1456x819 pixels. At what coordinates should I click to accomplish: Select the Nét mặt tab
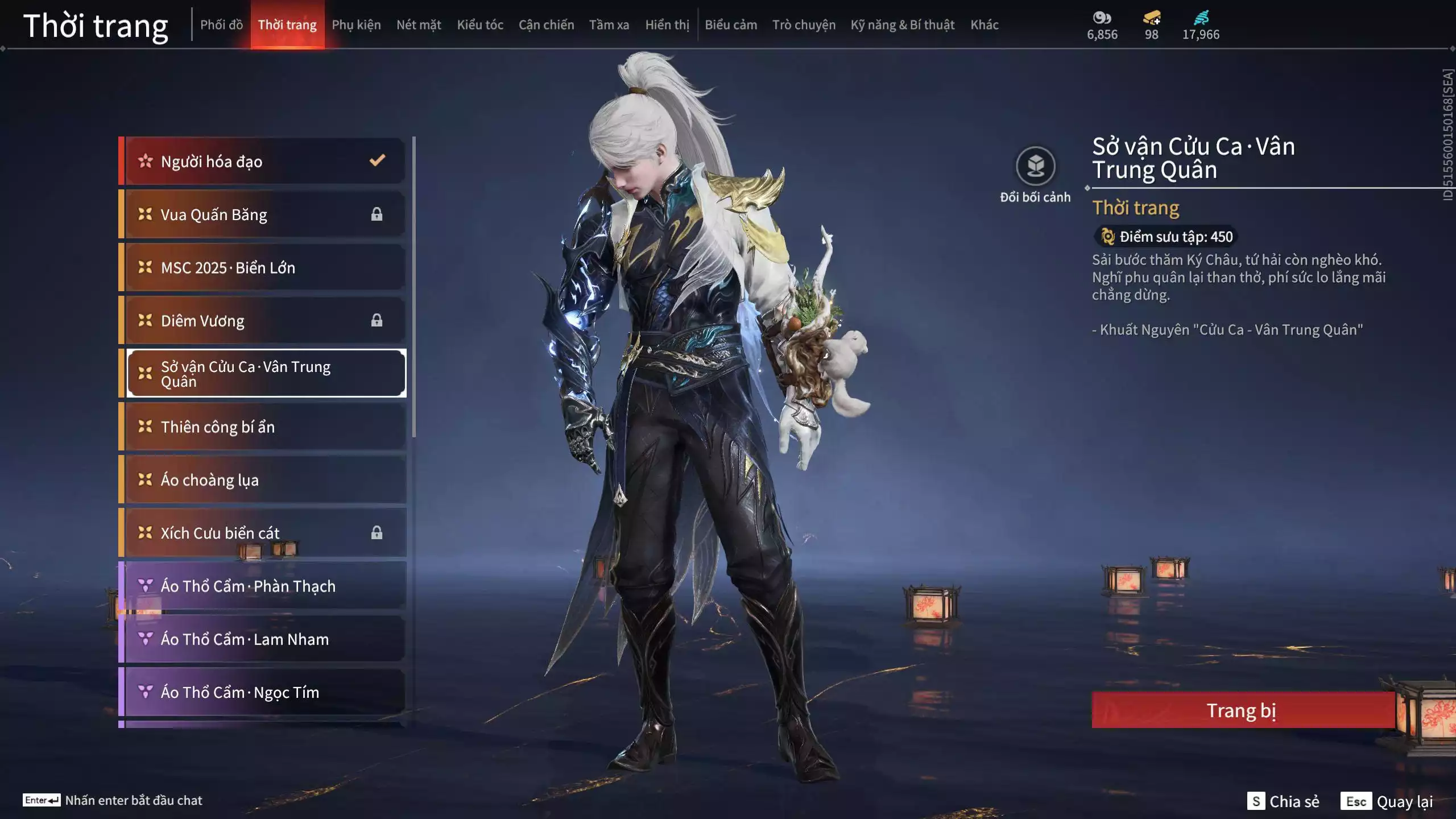click(419, 25)
